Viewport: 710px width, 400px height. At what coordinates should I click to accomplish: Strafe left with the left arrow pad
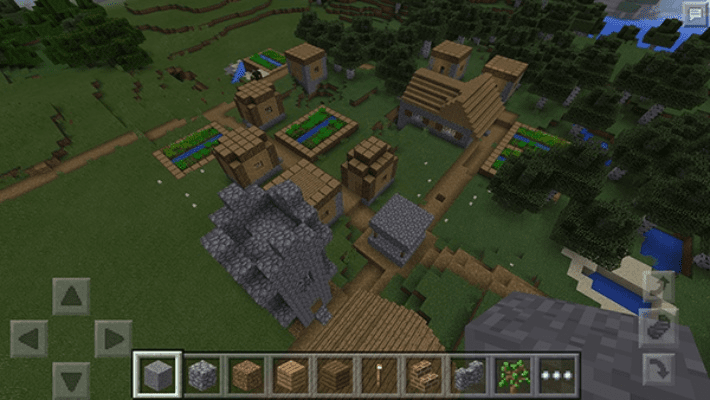[x=29, y=339]
